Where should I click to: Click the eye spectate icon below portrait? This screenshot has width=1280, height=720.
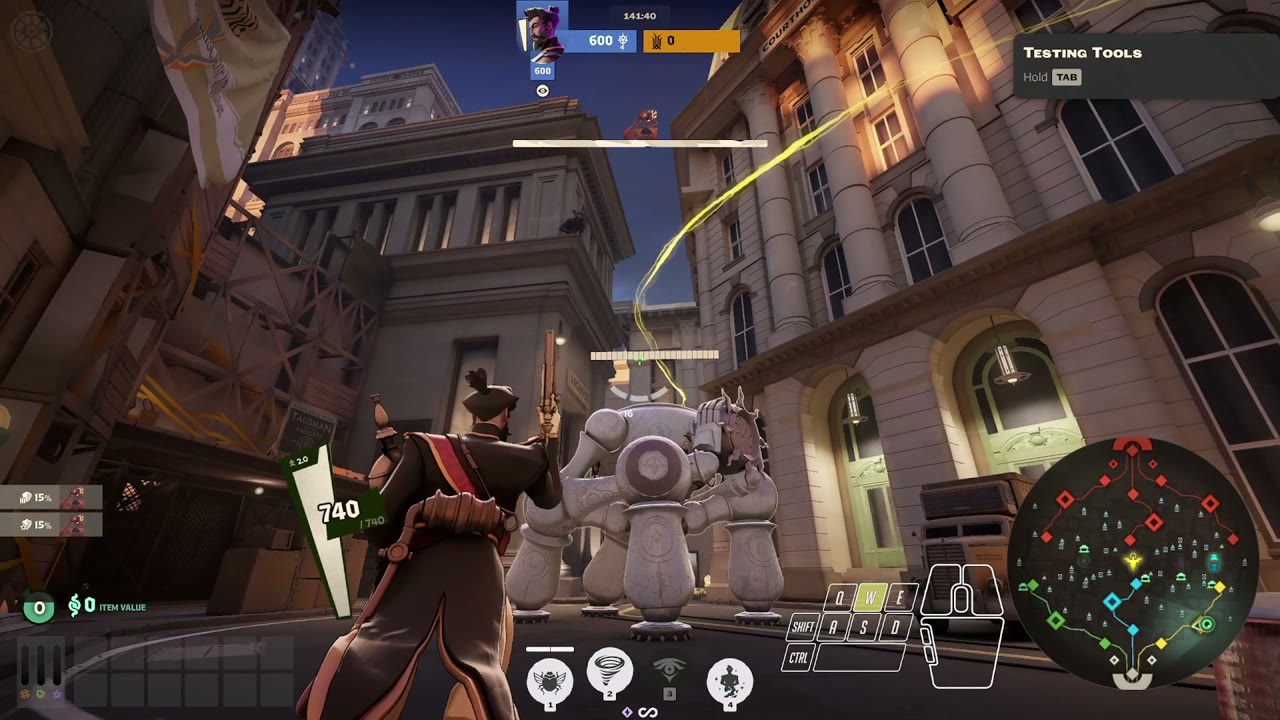click(x=543, y=91)
